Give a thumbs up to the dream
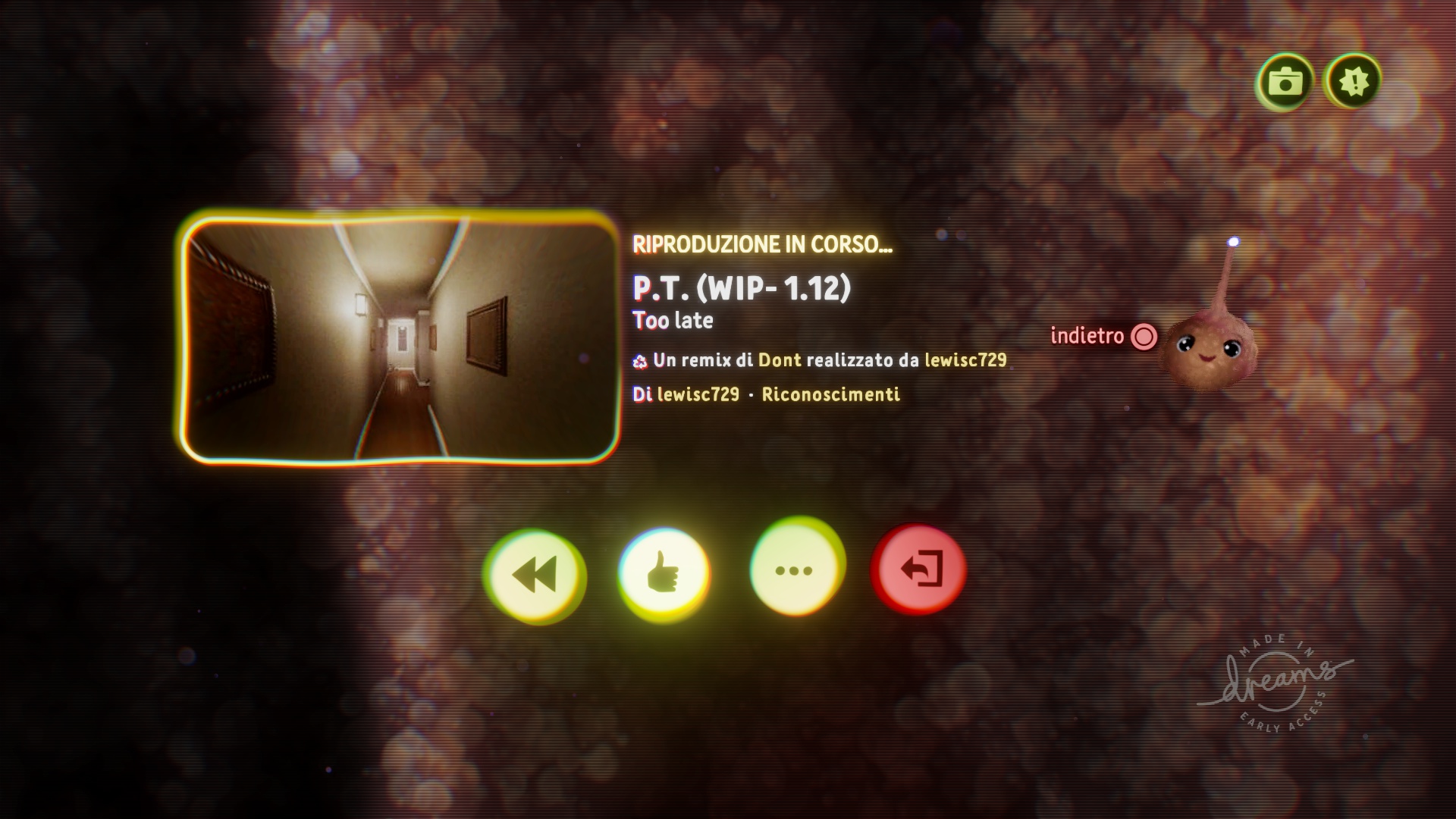The height and width of the screenshot is (819, 1456). pyautogui.click(x=664, y=573)
